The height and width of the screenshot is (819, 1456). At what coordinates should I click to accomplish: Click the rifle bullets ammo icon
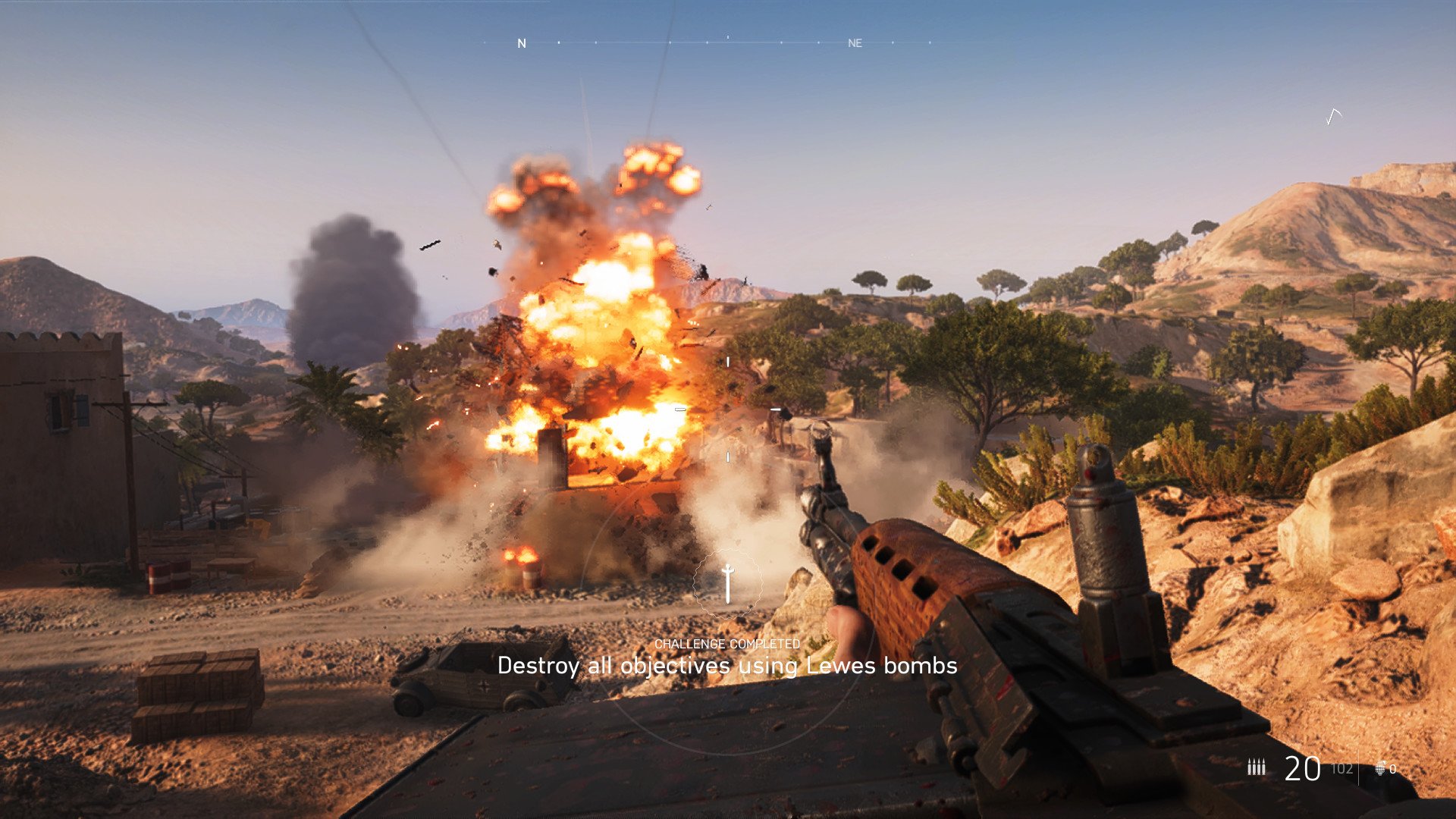1257,767
